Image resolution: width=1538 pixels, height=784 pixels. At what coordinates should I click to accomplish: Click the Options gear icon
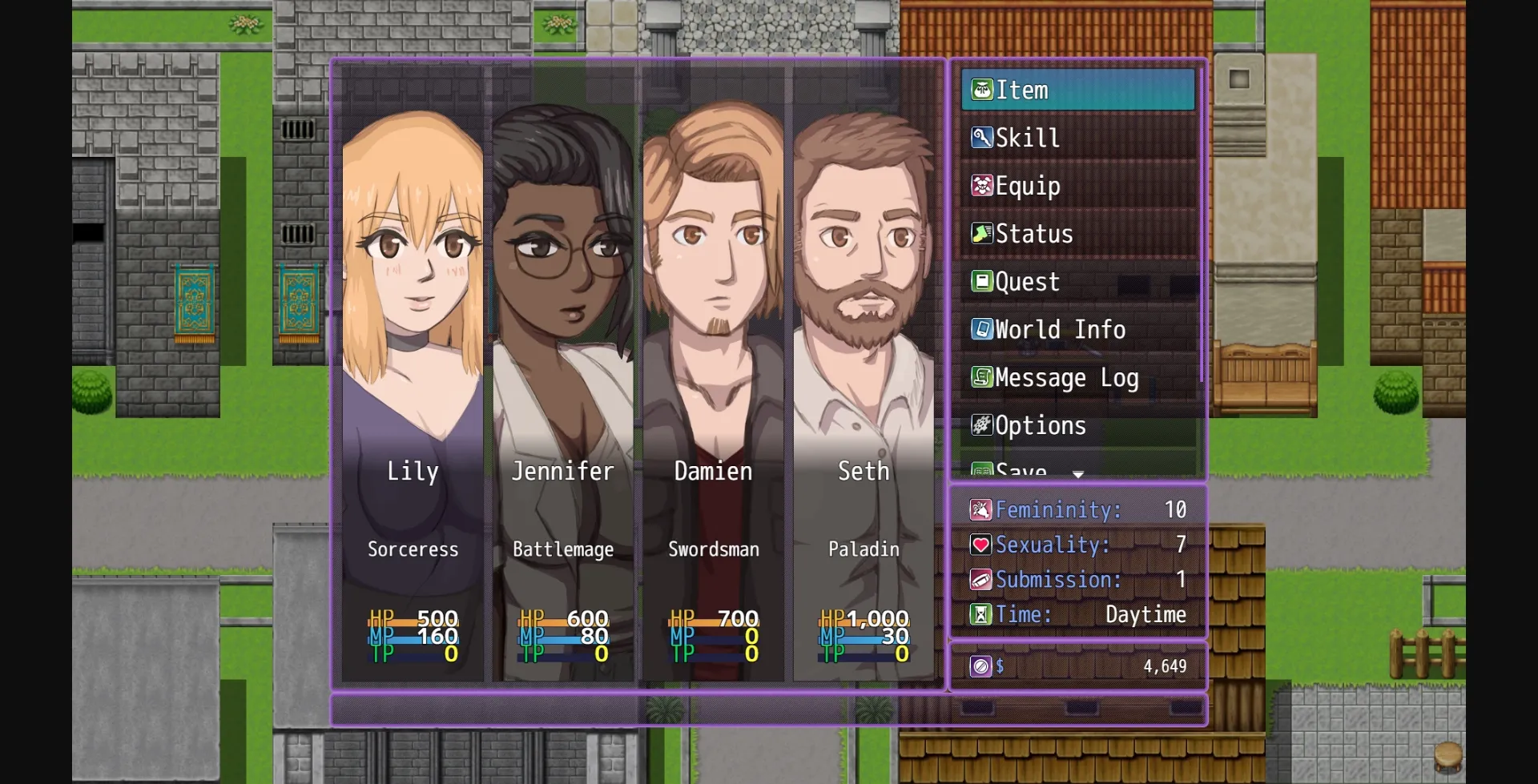tap(980, 425)
